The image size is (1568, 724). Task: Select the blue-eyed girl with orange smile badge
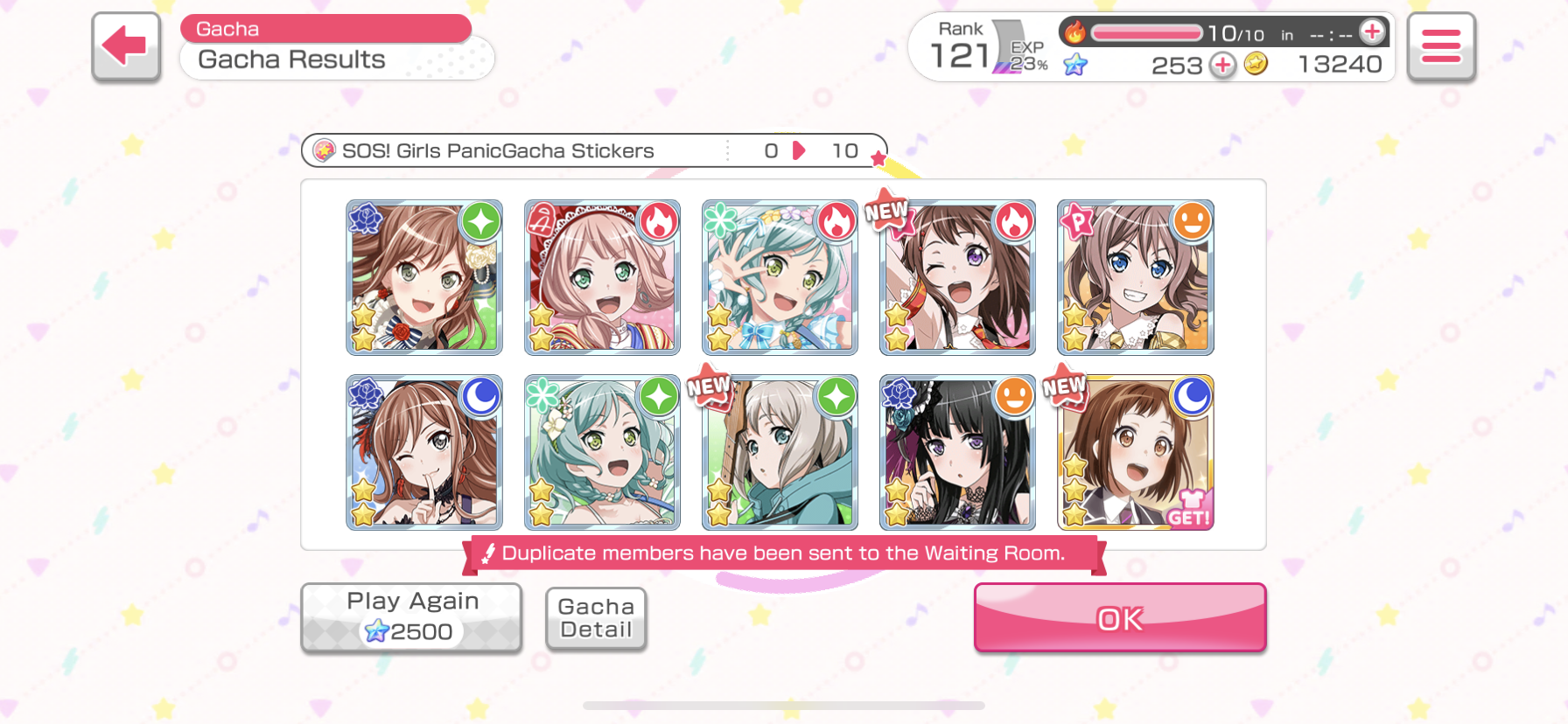(1135, 277)
